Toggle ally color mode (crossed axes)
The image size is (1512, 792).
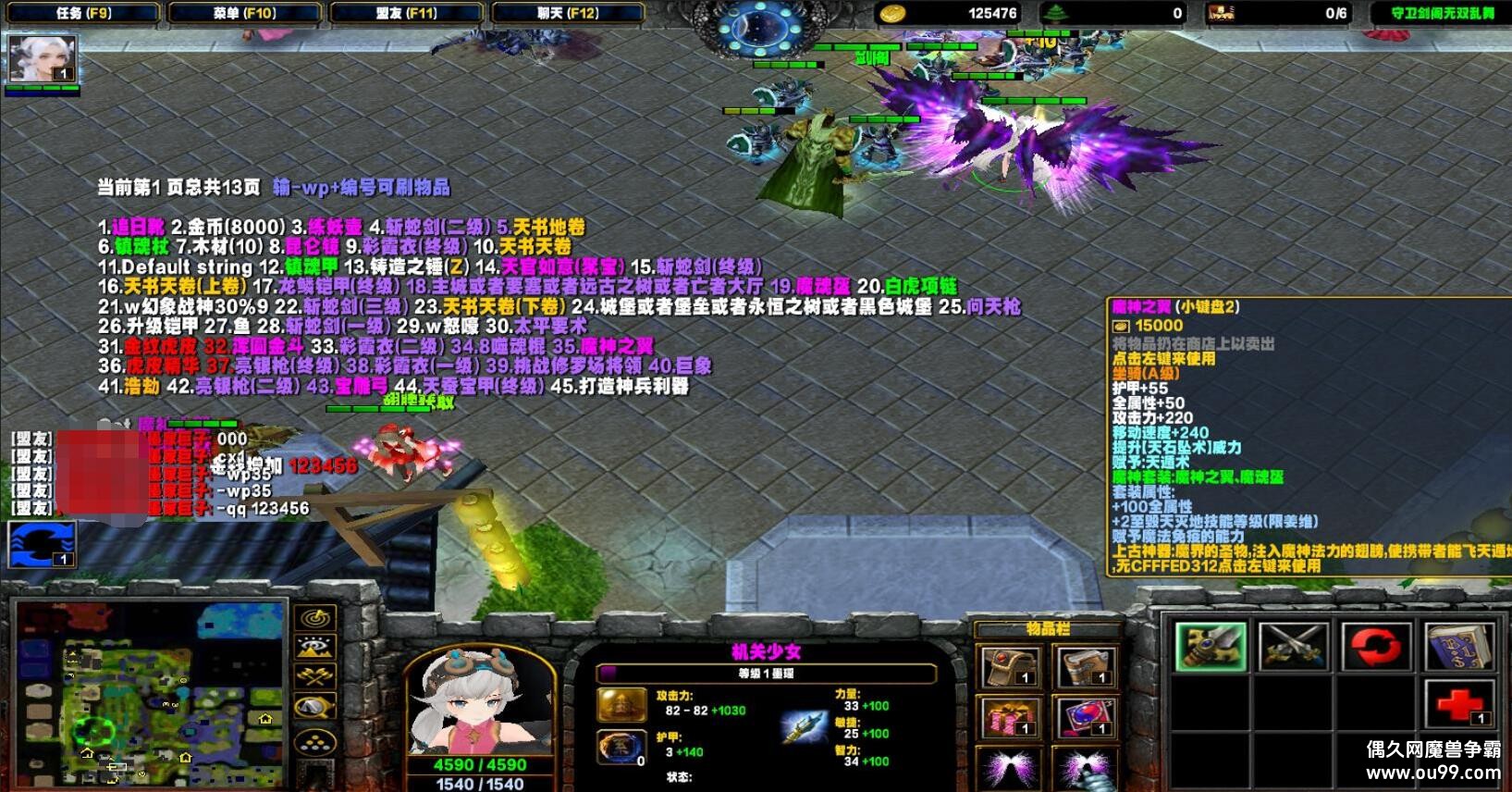(315, 678)
